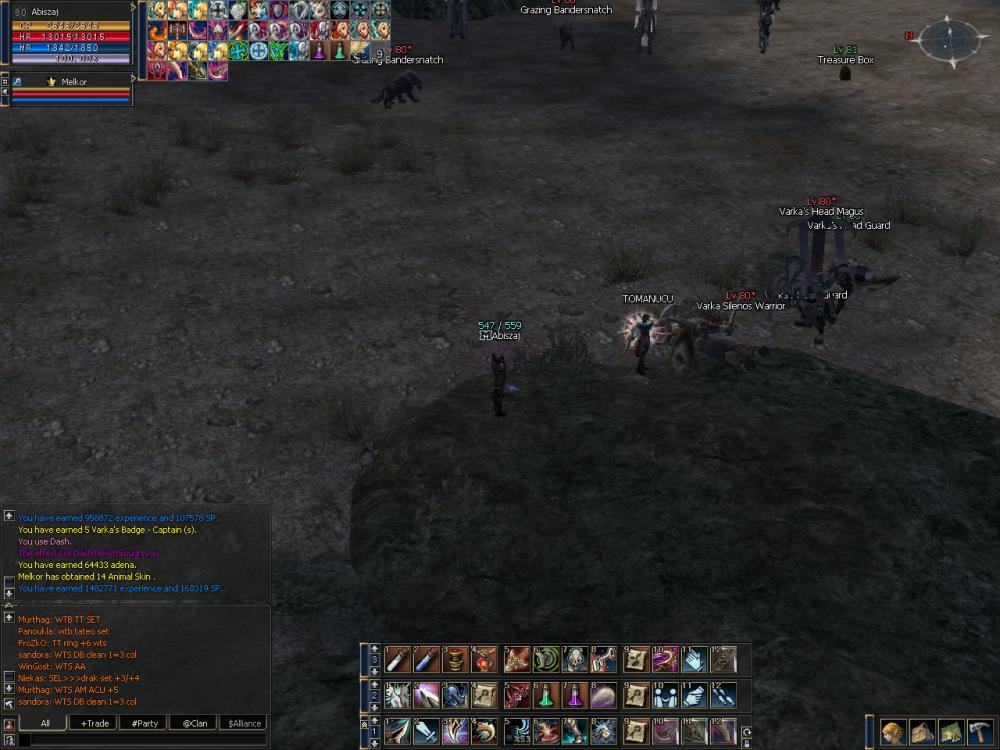The image size is (1000, 750).
Task: Select the @Clan chat tab
Action: pos(193,723)
